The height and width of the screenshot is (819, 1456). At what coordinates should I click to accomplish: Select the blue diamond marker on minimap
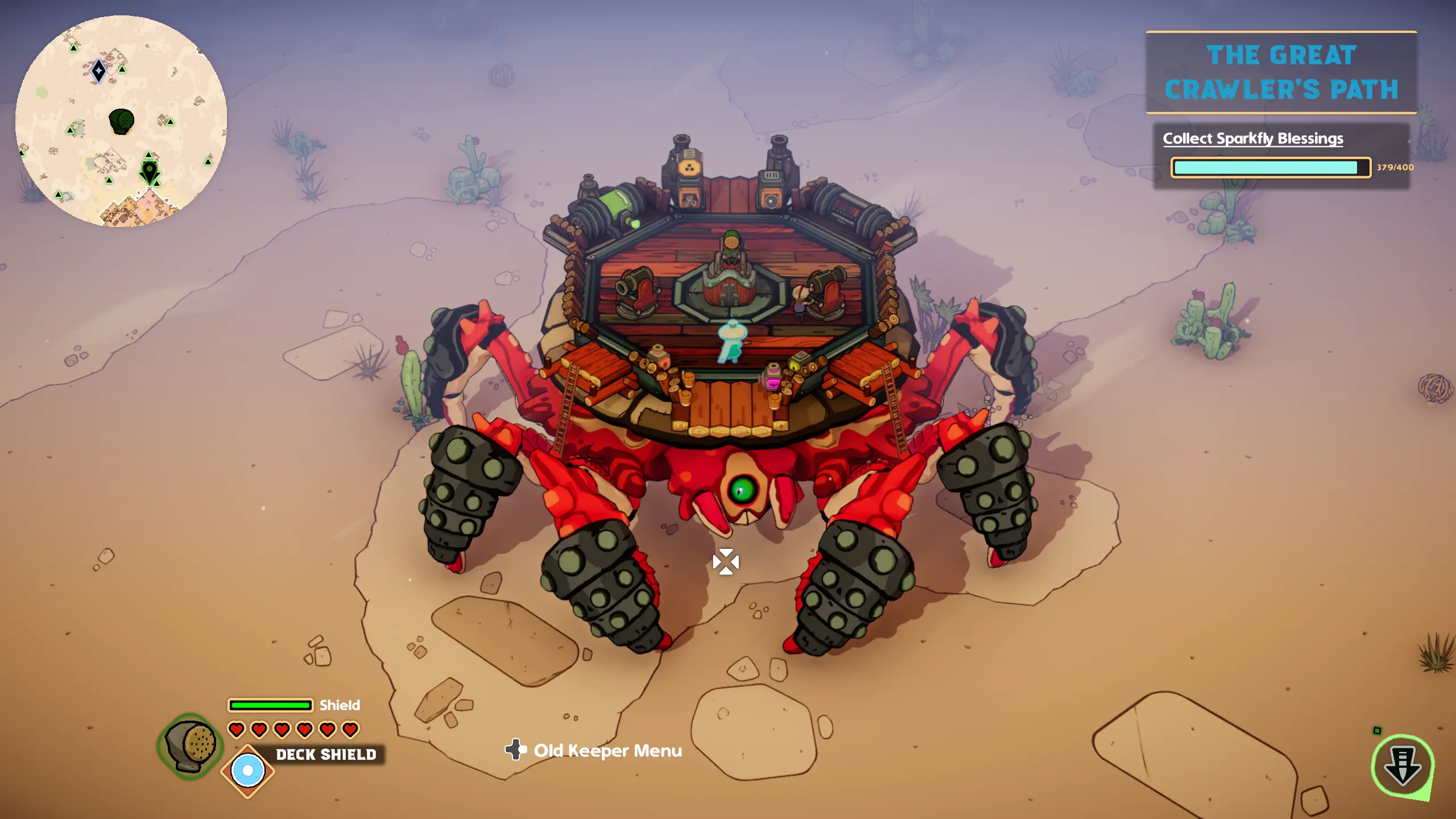99,71
